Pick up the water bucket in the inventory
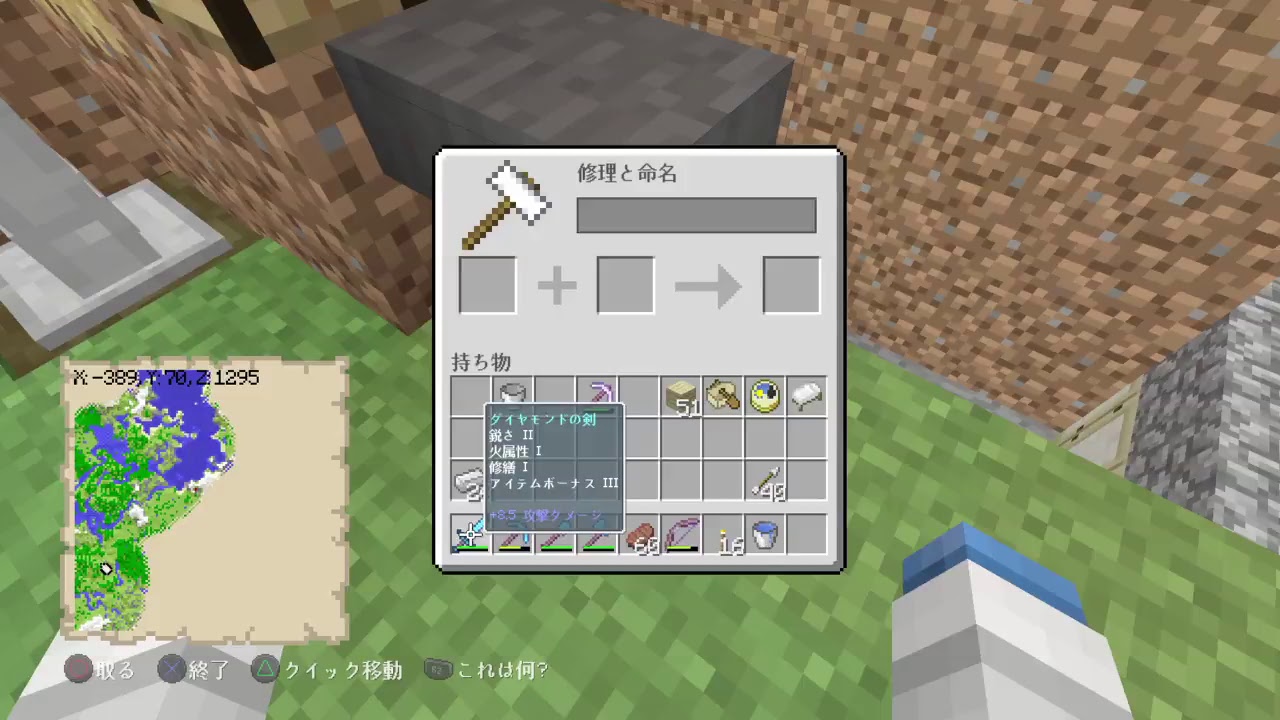The image size is (1280, 720). pos(764,537)
